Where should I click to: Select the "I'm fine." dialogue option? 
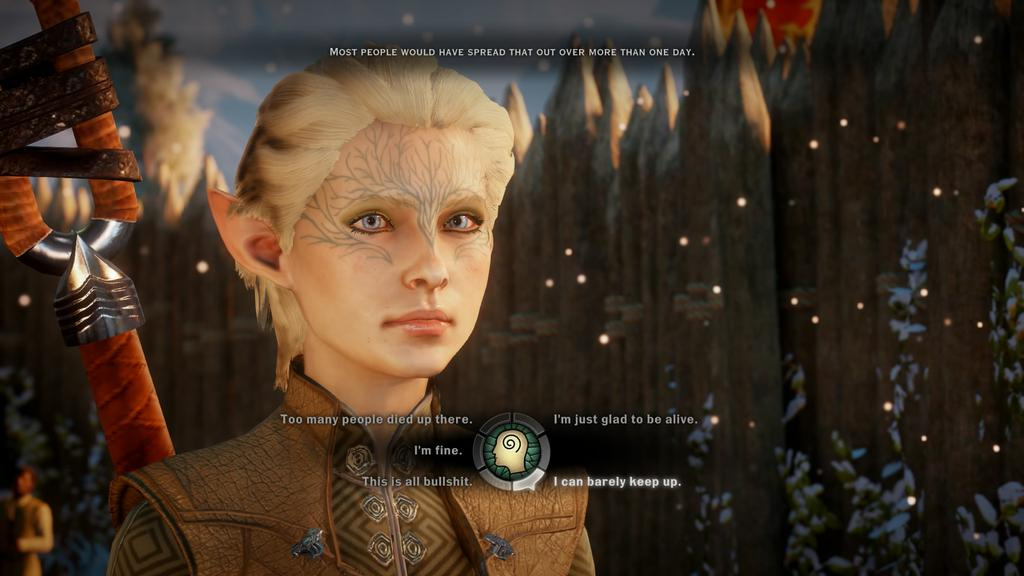pos(438,451)
